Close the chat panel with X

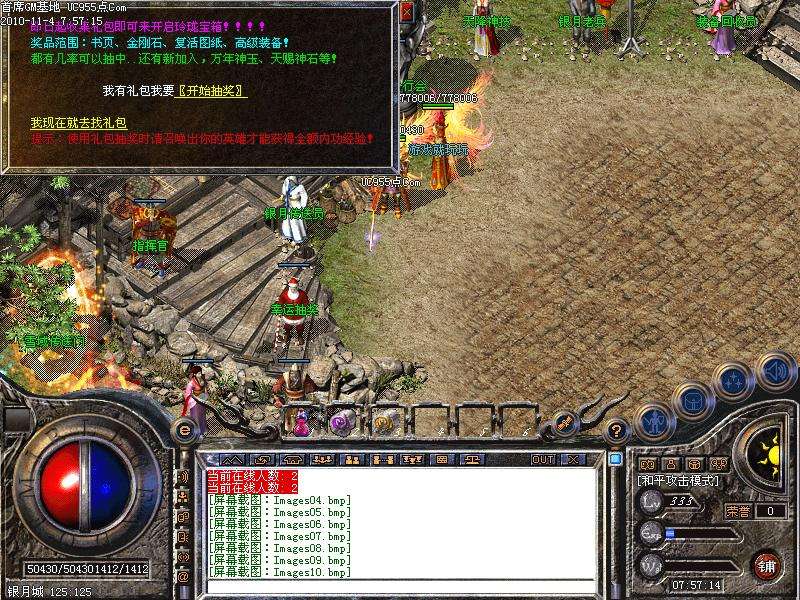coord(572,459)
